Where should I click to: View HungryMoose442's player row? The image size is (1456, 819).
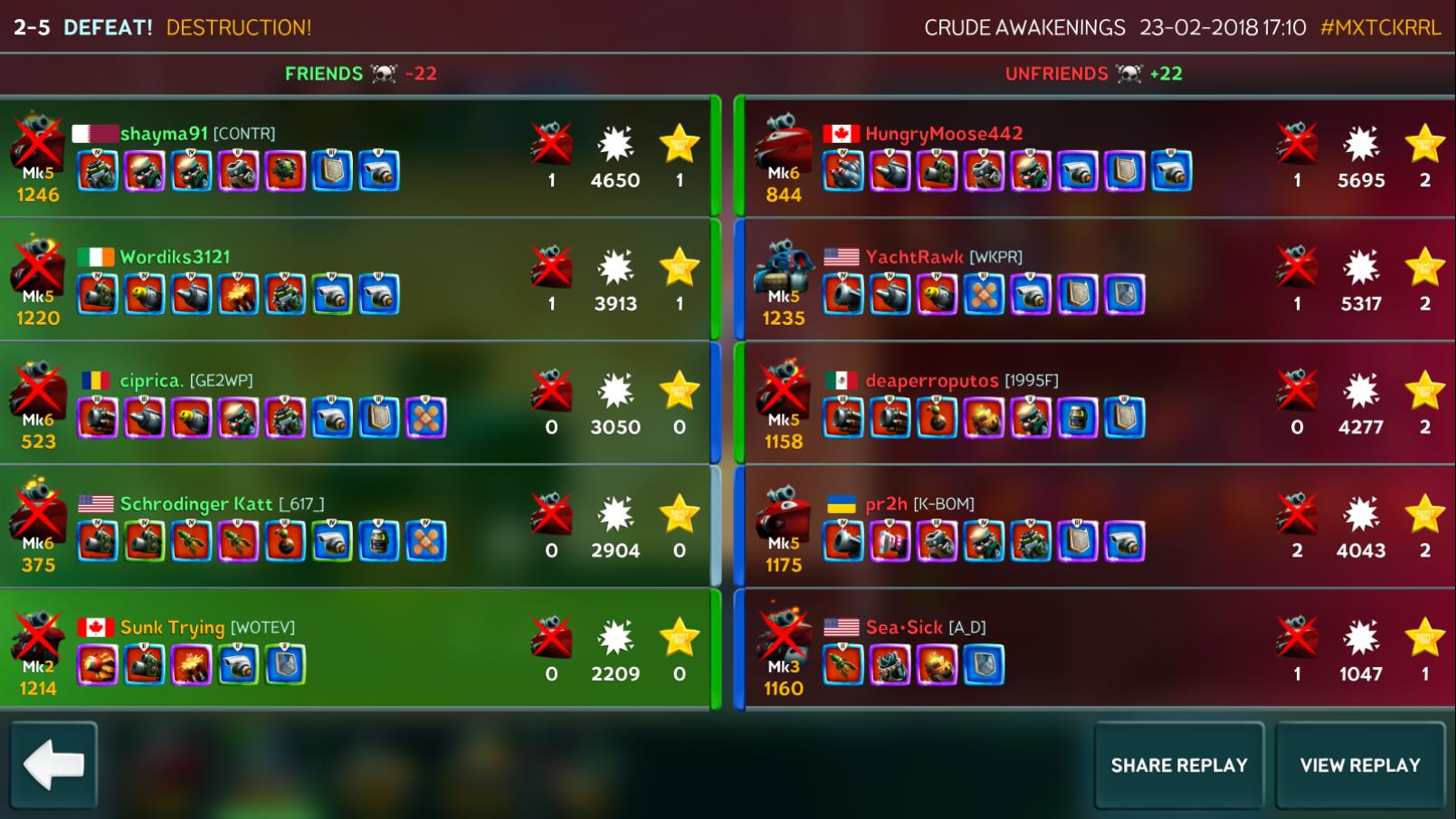(1095, 157)
